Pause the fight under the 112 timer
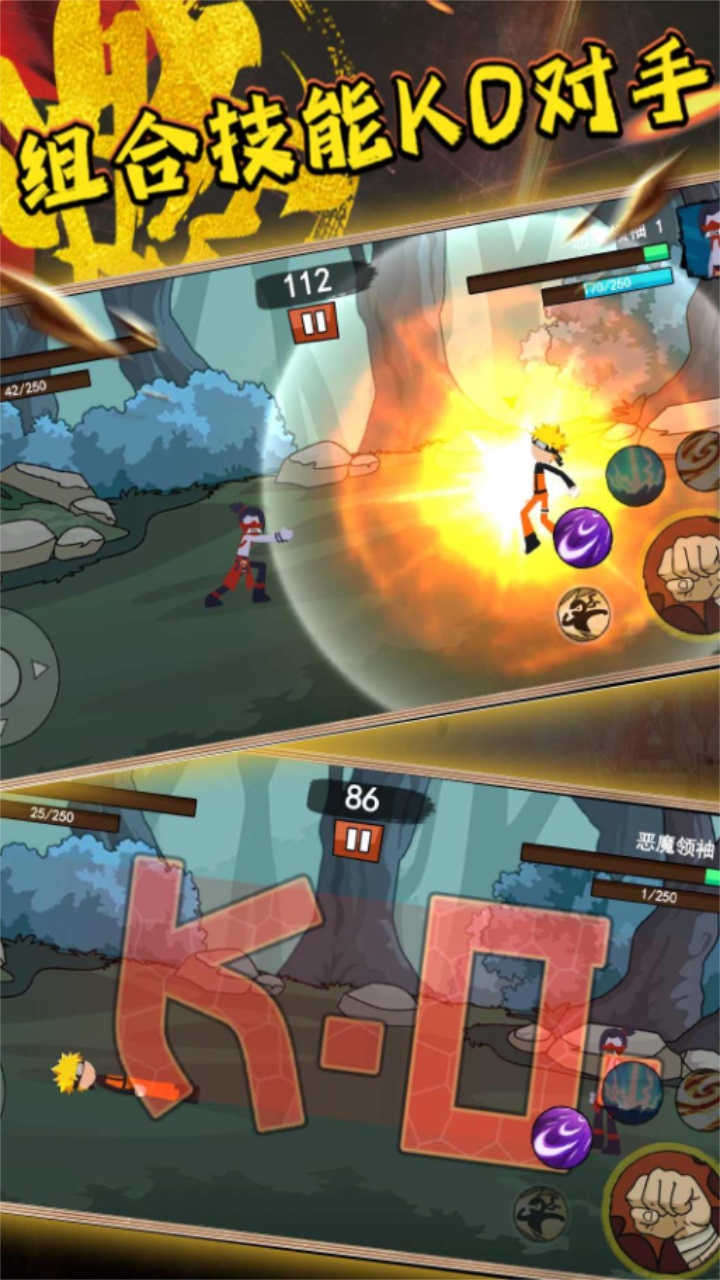The width and height of the screenshot is (720, 1280). [x=312, y=322]
